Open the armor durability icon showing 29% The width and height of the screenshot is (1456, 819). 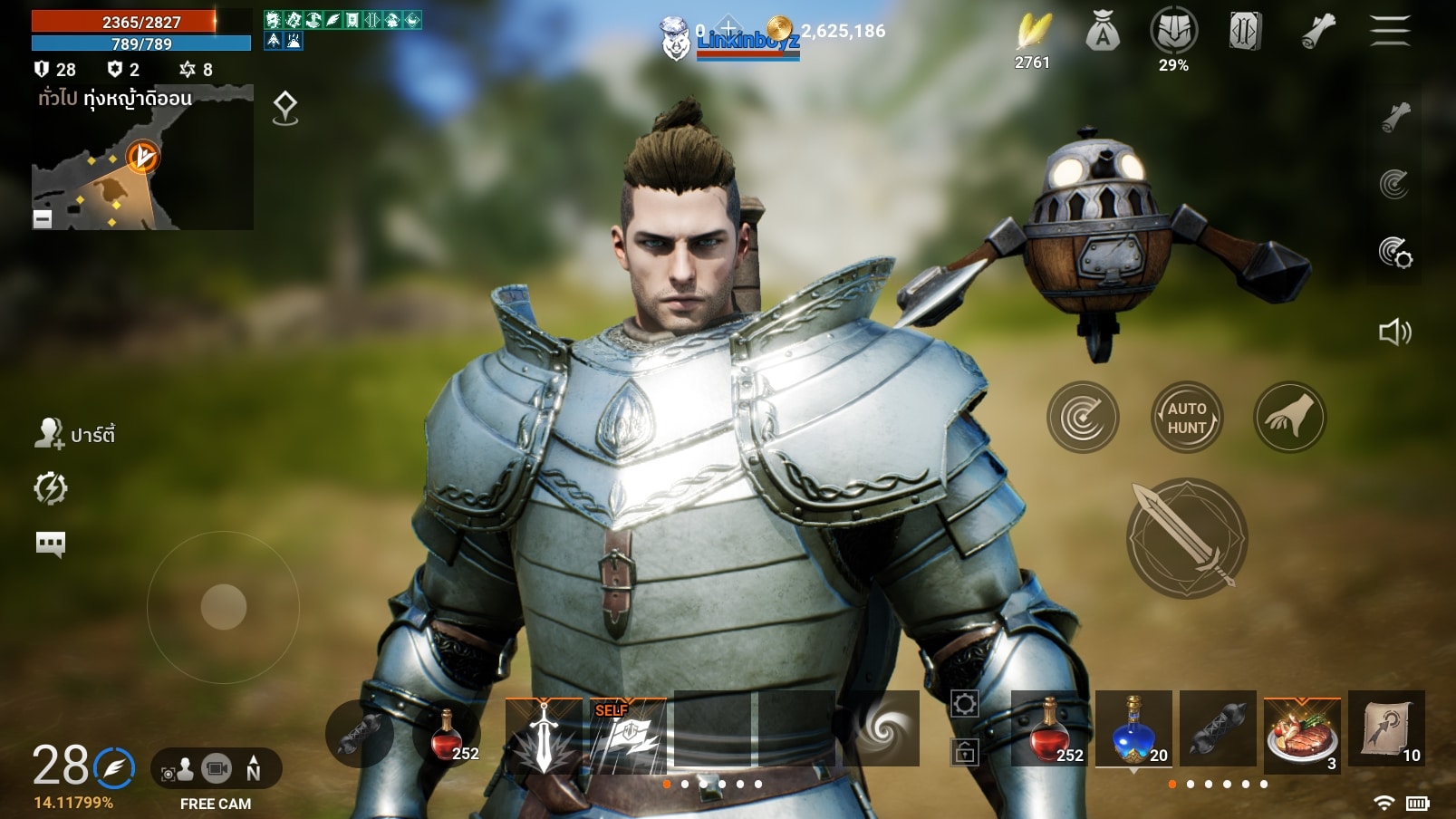1173,33
